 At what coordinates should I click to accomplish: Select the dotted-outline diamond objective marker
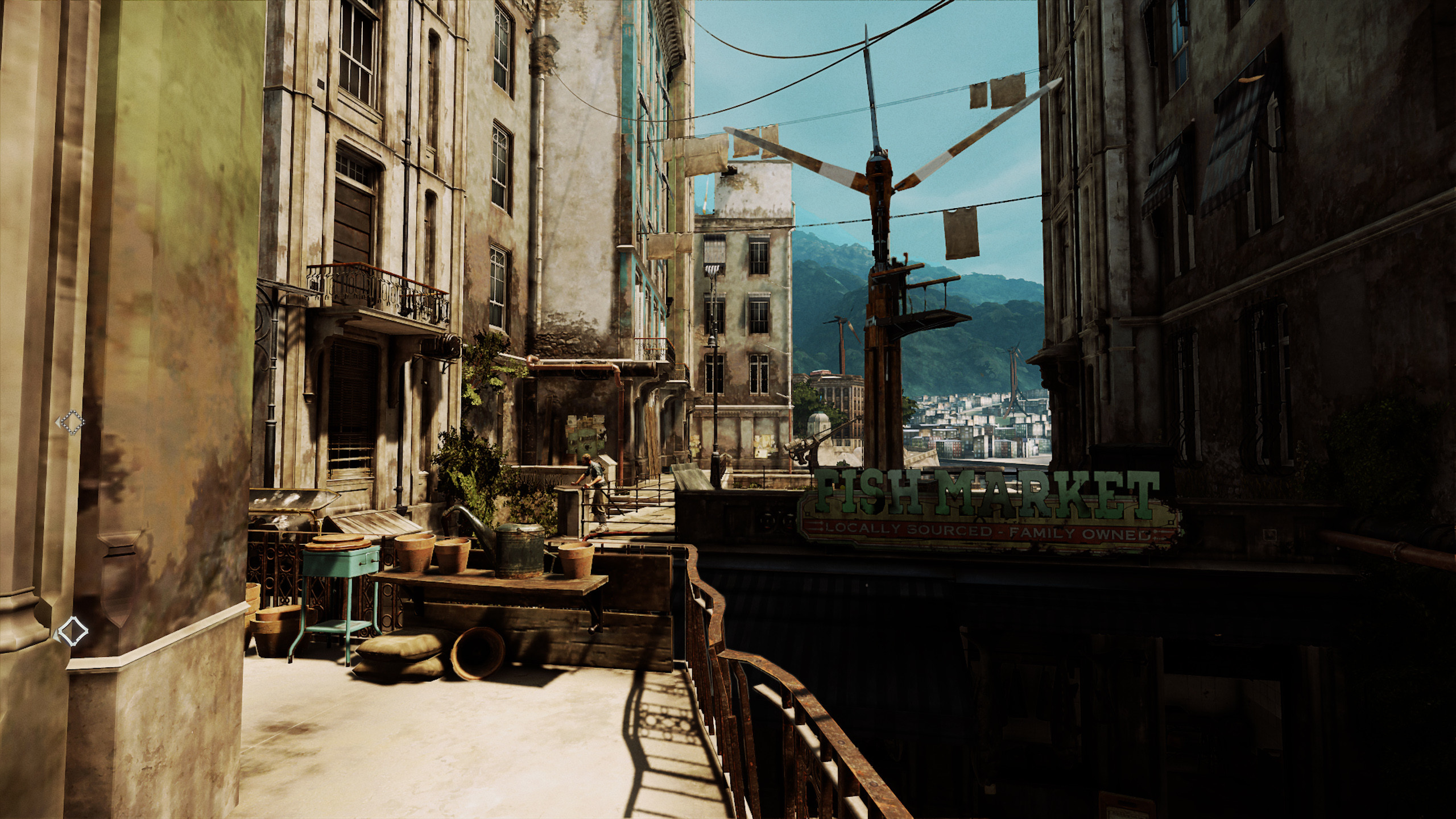(72, 423)
